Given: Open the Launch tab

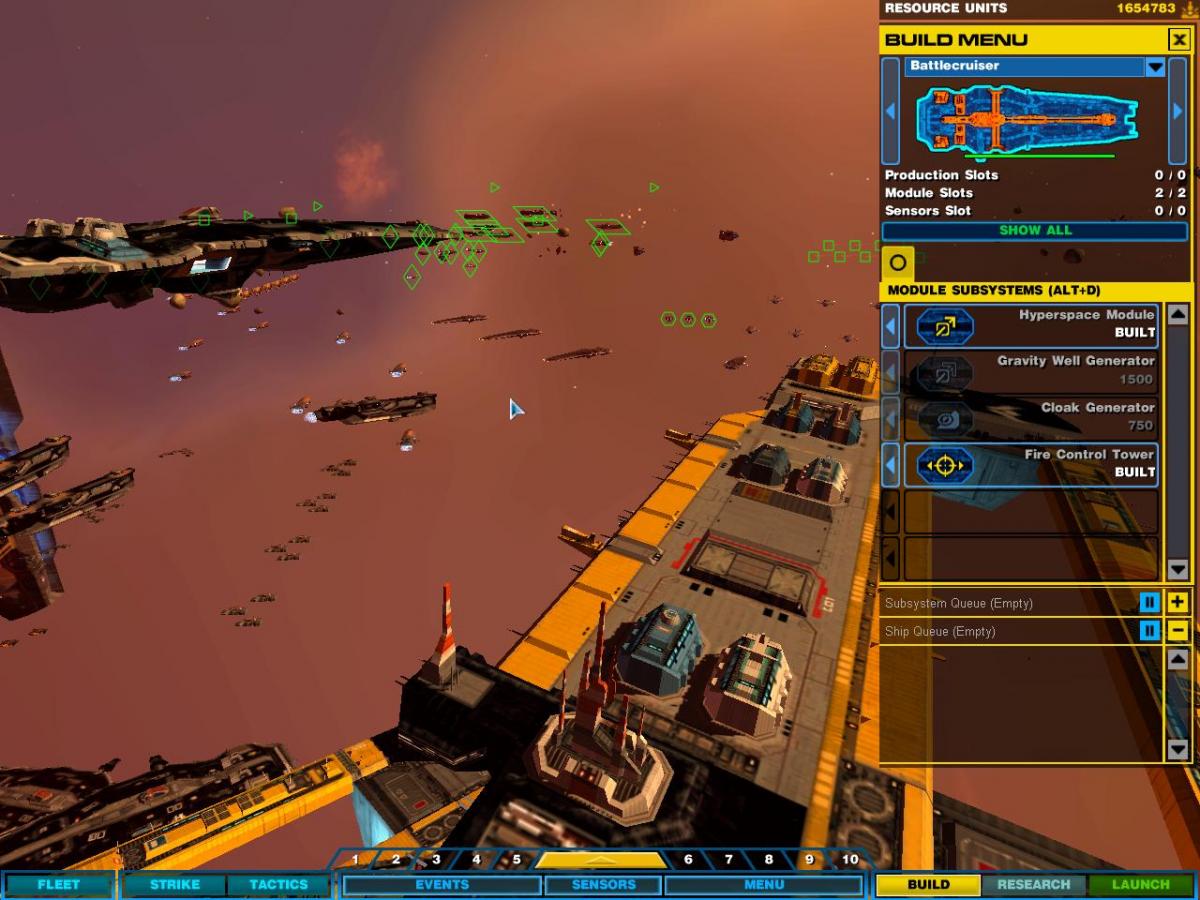Looking at the screenshot, I should [x=1140, y=885].
